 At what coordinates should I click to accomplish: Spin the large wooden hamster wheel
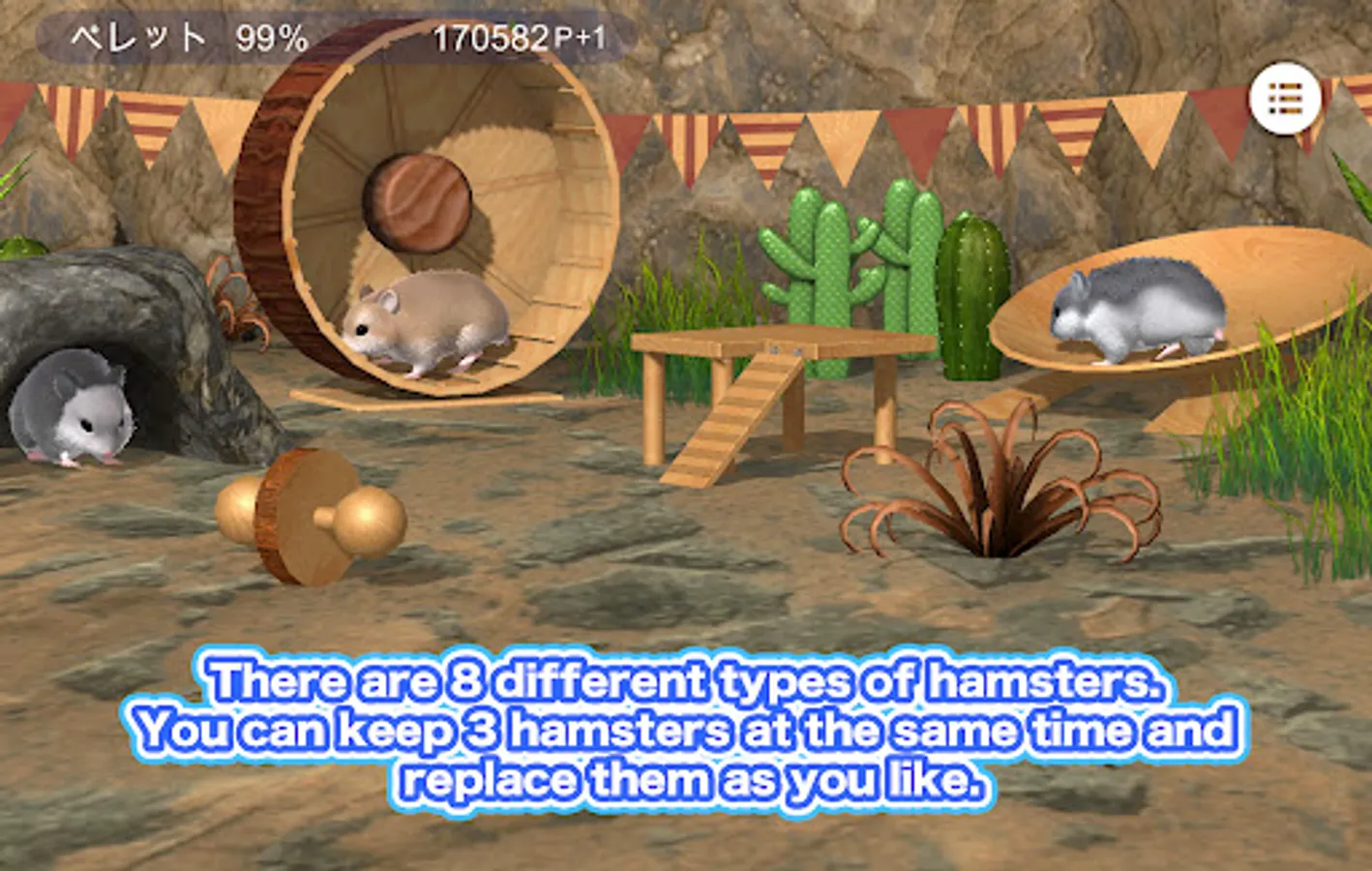click(416, 203)
